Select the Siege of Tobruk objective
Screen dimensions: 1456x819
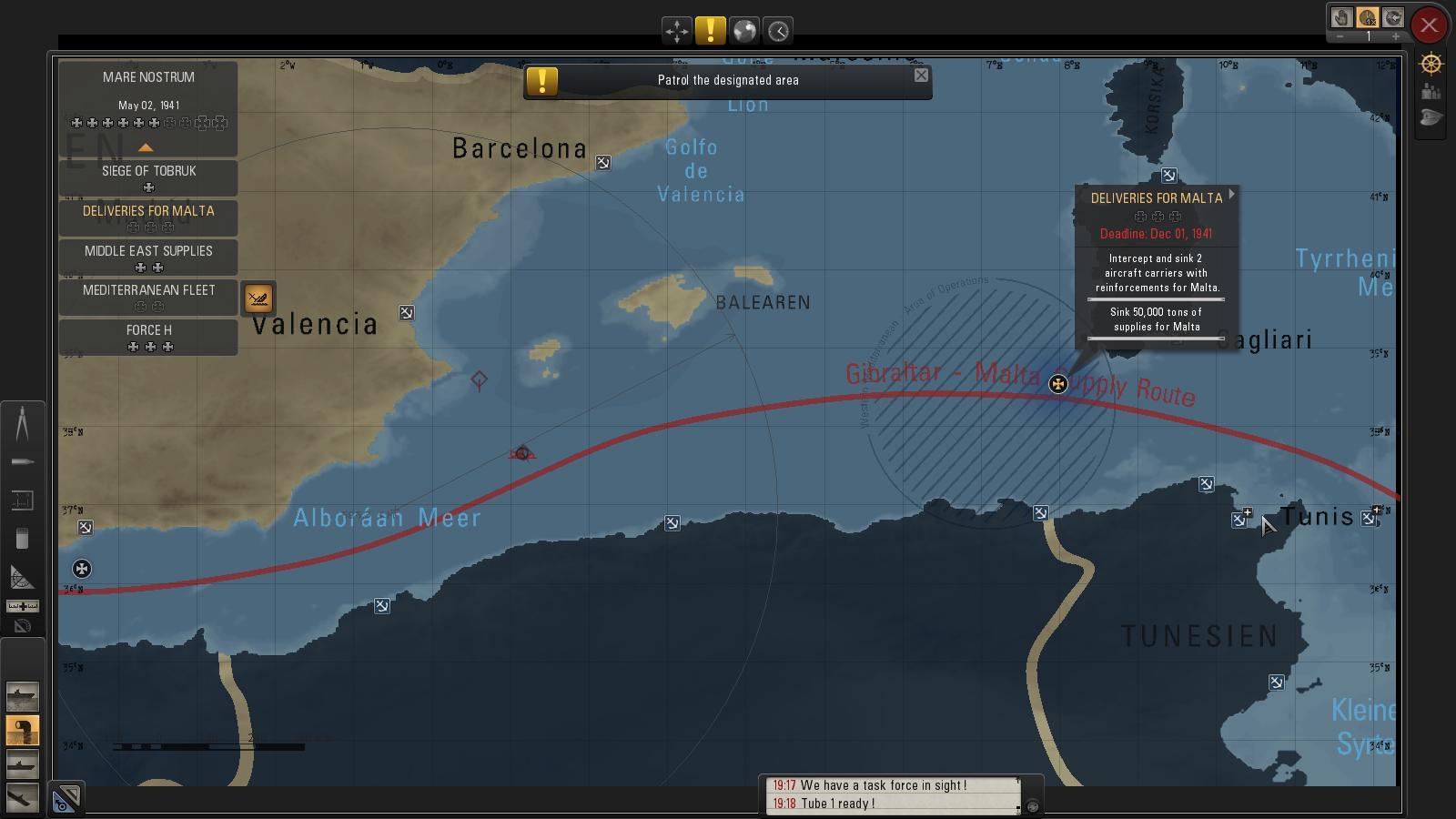pos(148,177)
